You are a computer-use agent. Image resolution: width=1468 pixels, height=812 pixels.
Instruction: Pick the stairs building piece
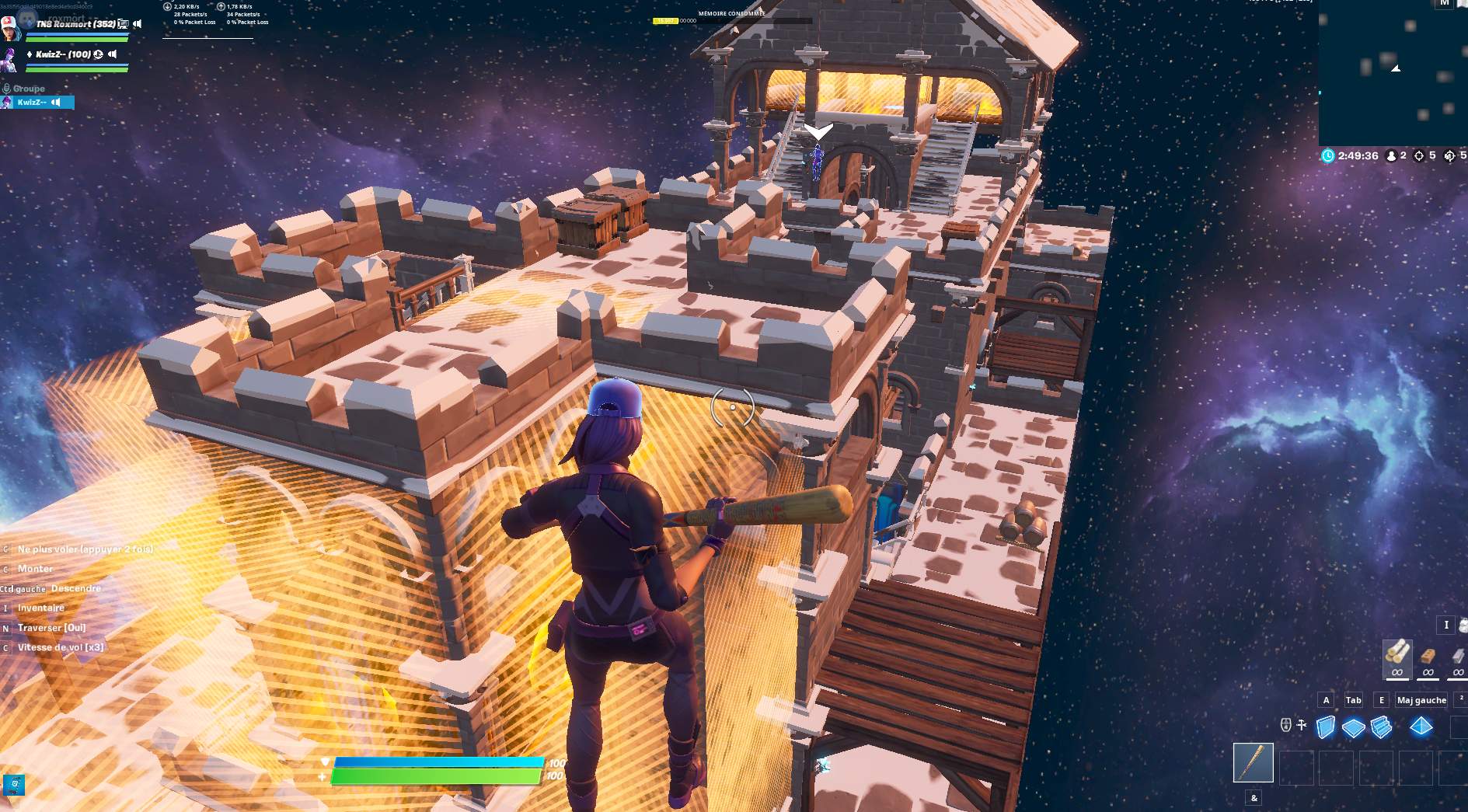pyautogui.click(x=1381, y=727)
